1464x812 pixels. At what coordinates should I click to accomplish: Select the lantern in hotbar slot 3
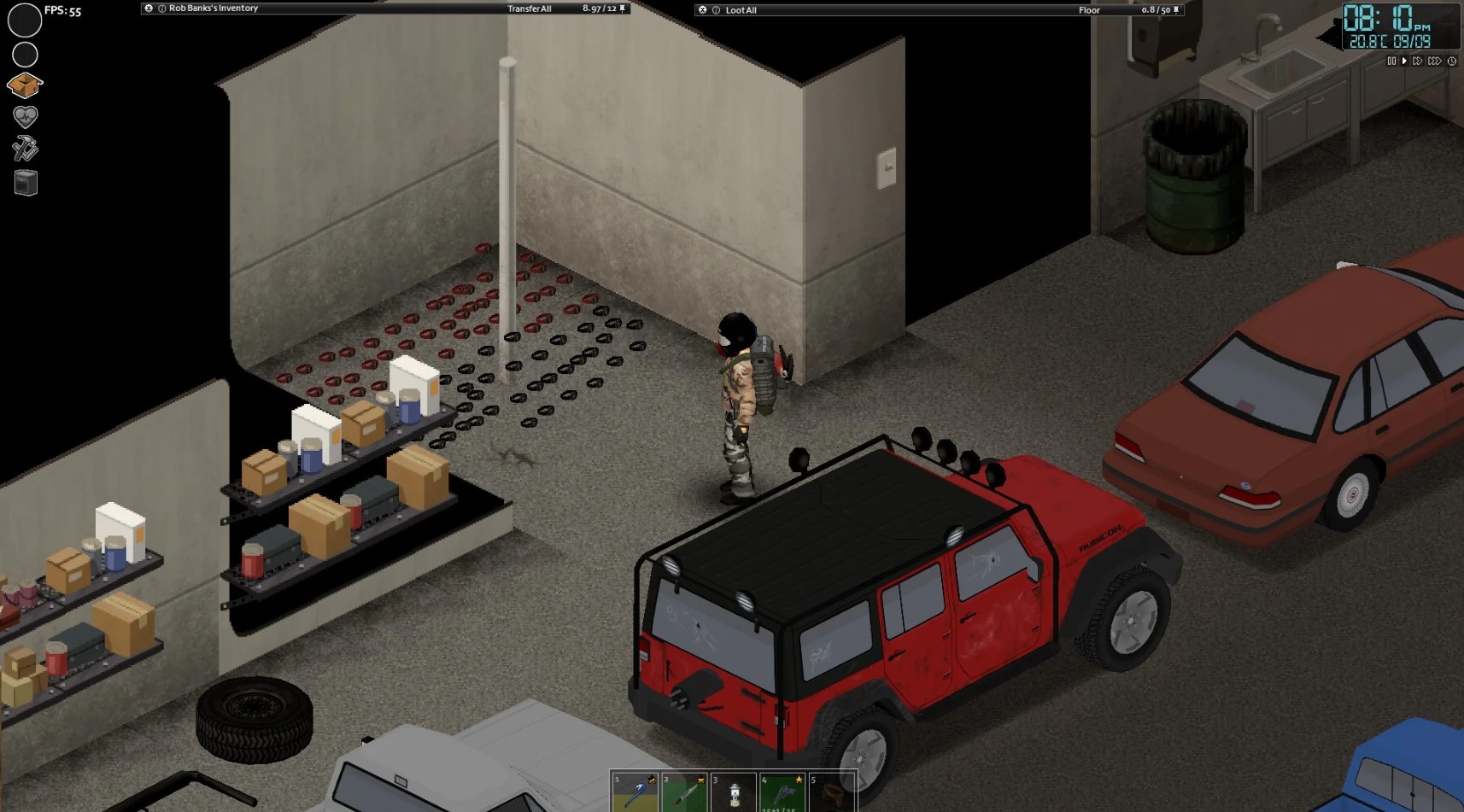(733, 792)
